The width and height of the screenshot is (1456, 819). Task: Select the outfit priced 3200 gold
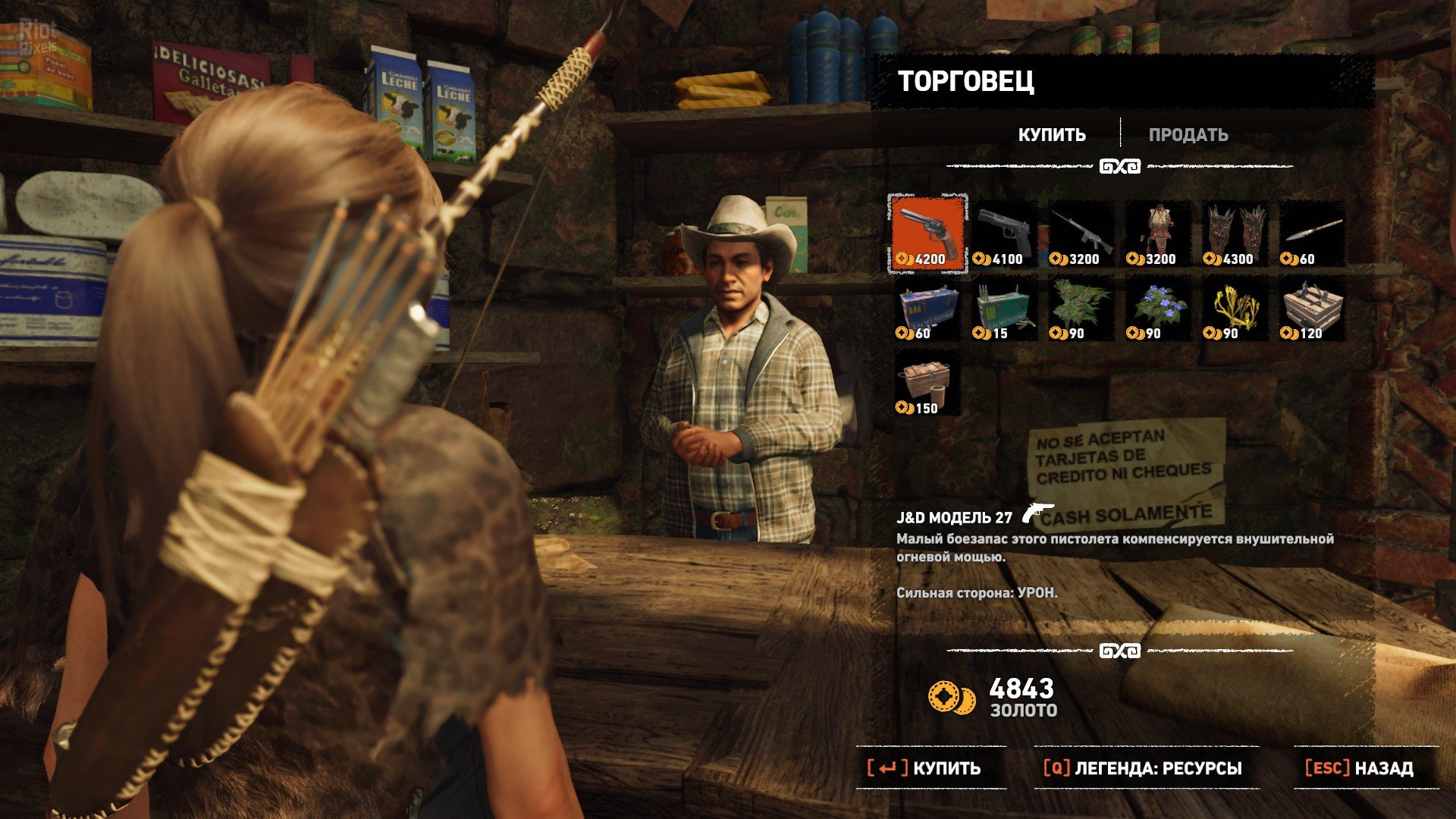point(1158,233)
